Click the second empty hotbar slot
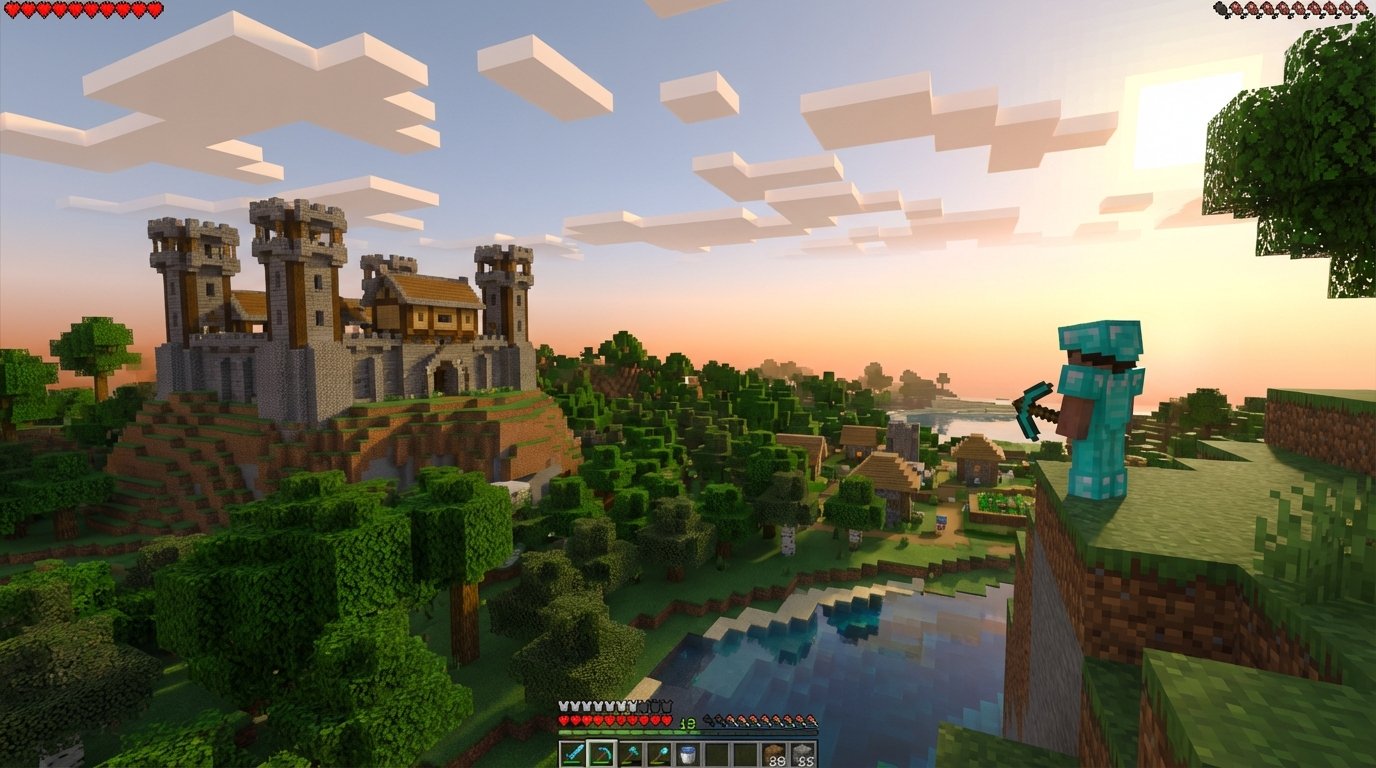1376x768 pixels. 746,753
